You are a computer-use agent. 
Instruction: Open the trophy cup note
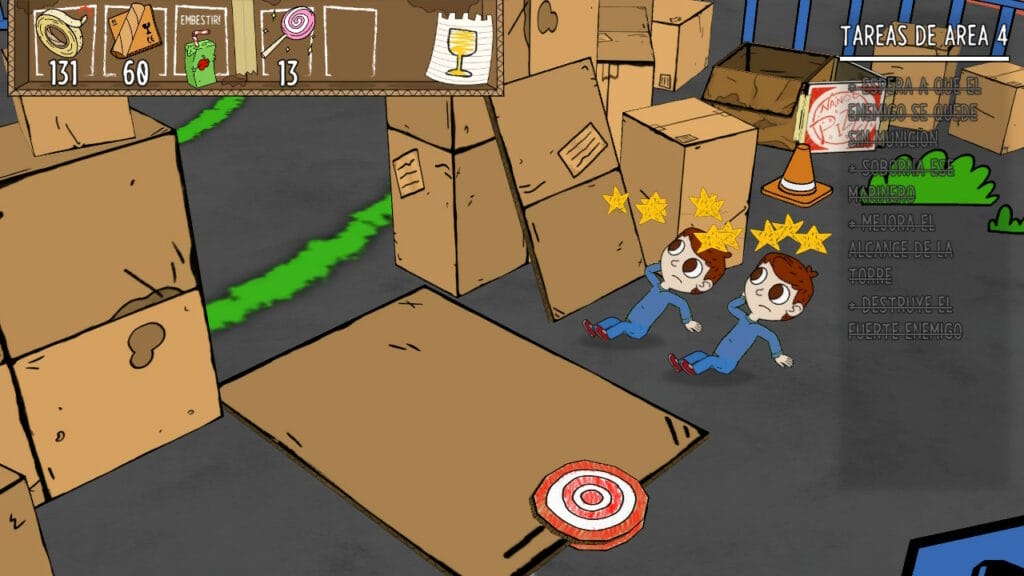click(x=459, y=49)
